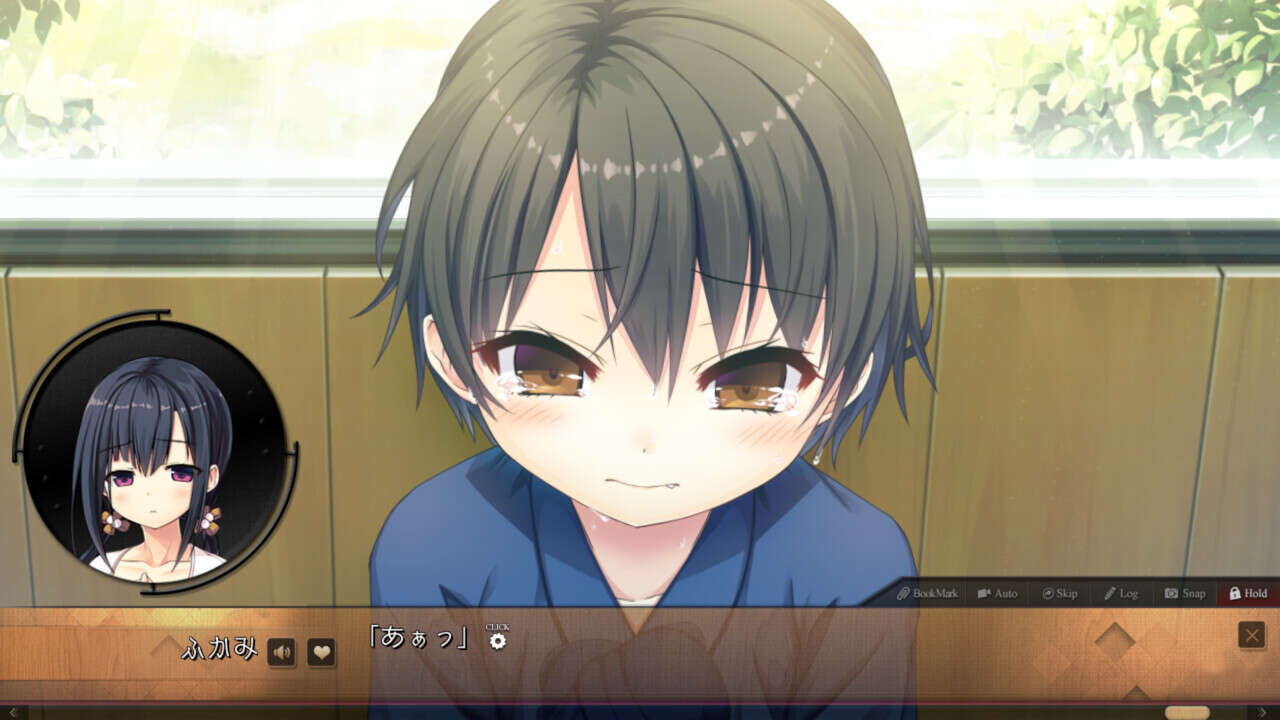
Task: Click the paperclip BookMark icon
Action: (x=903, y=592)
